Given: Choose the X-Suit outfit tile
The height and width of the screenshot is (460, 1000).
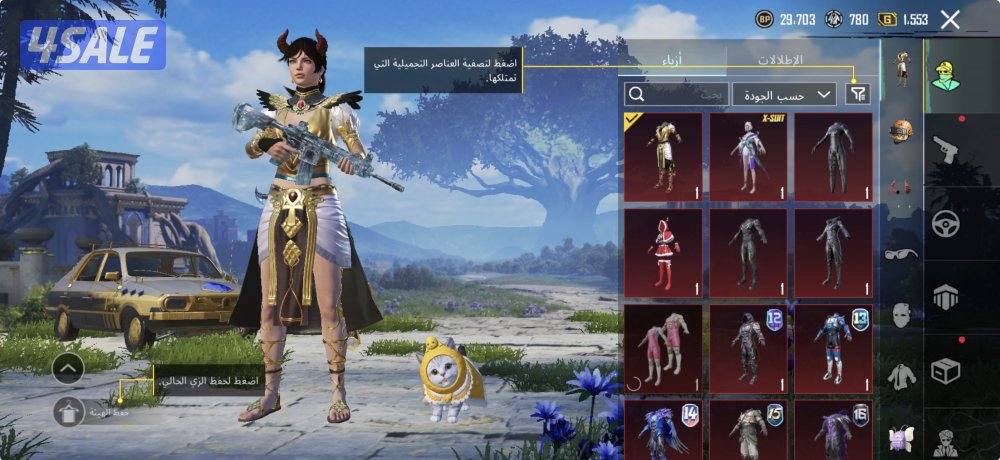Looking at the screenshot, I should [x=748, y=157].
